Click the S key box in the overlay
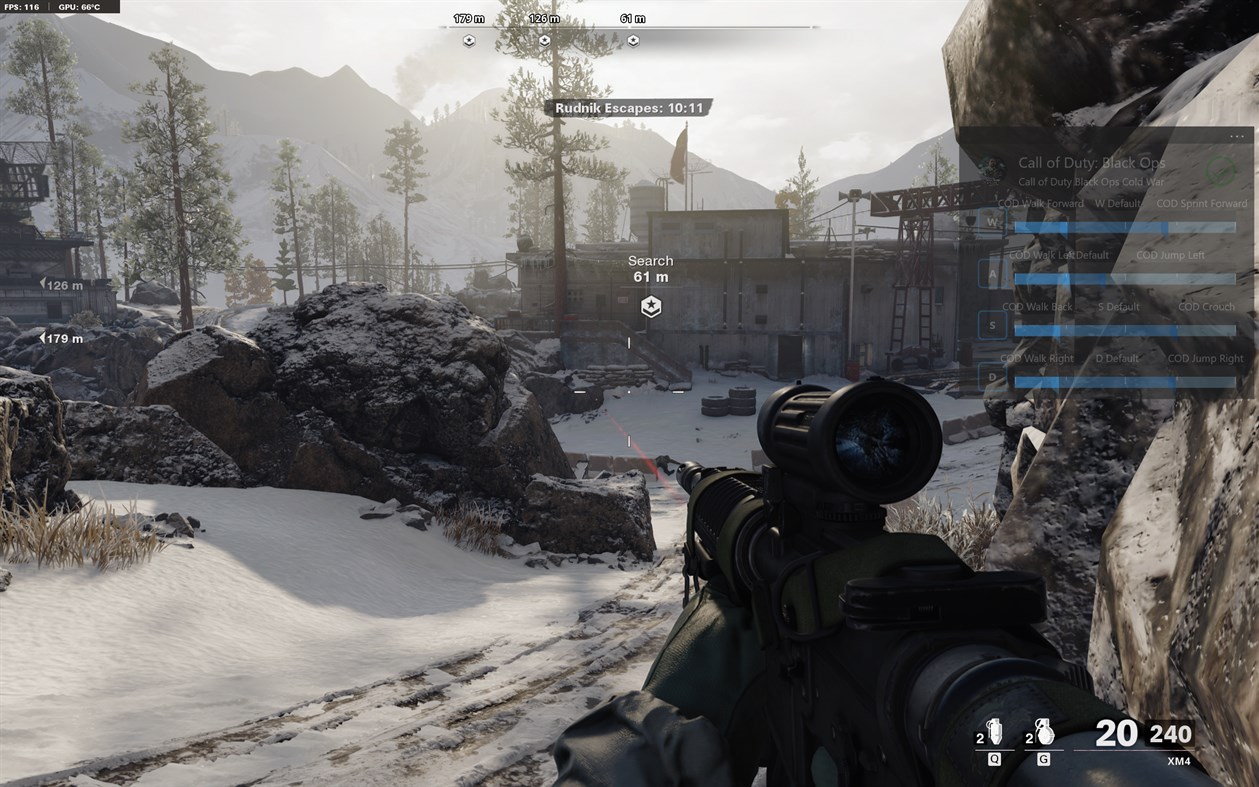The height and width of the screenshot is (787, 1259). point(992,325)
